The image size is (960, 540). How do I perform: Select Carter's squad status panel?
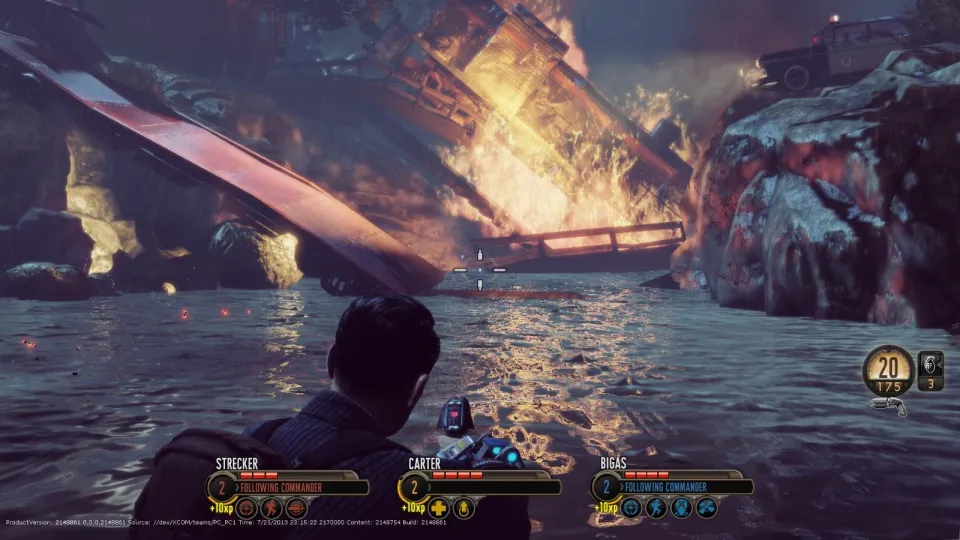480,486
